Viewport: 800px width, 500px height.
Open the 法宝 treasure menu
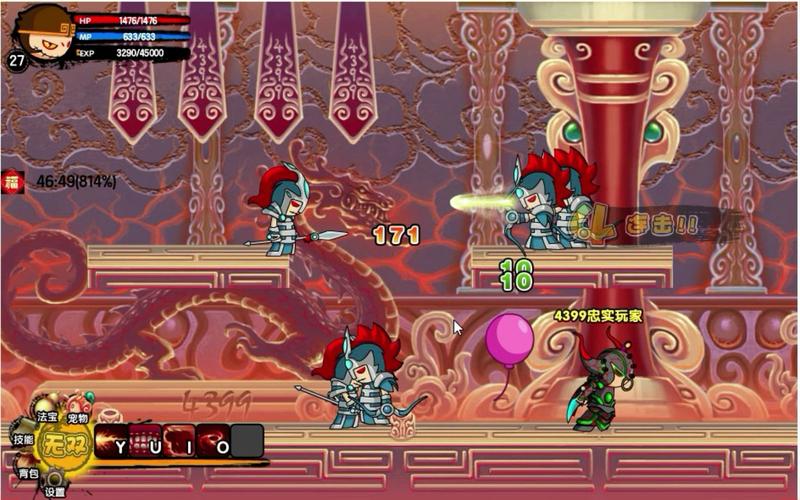47,414
